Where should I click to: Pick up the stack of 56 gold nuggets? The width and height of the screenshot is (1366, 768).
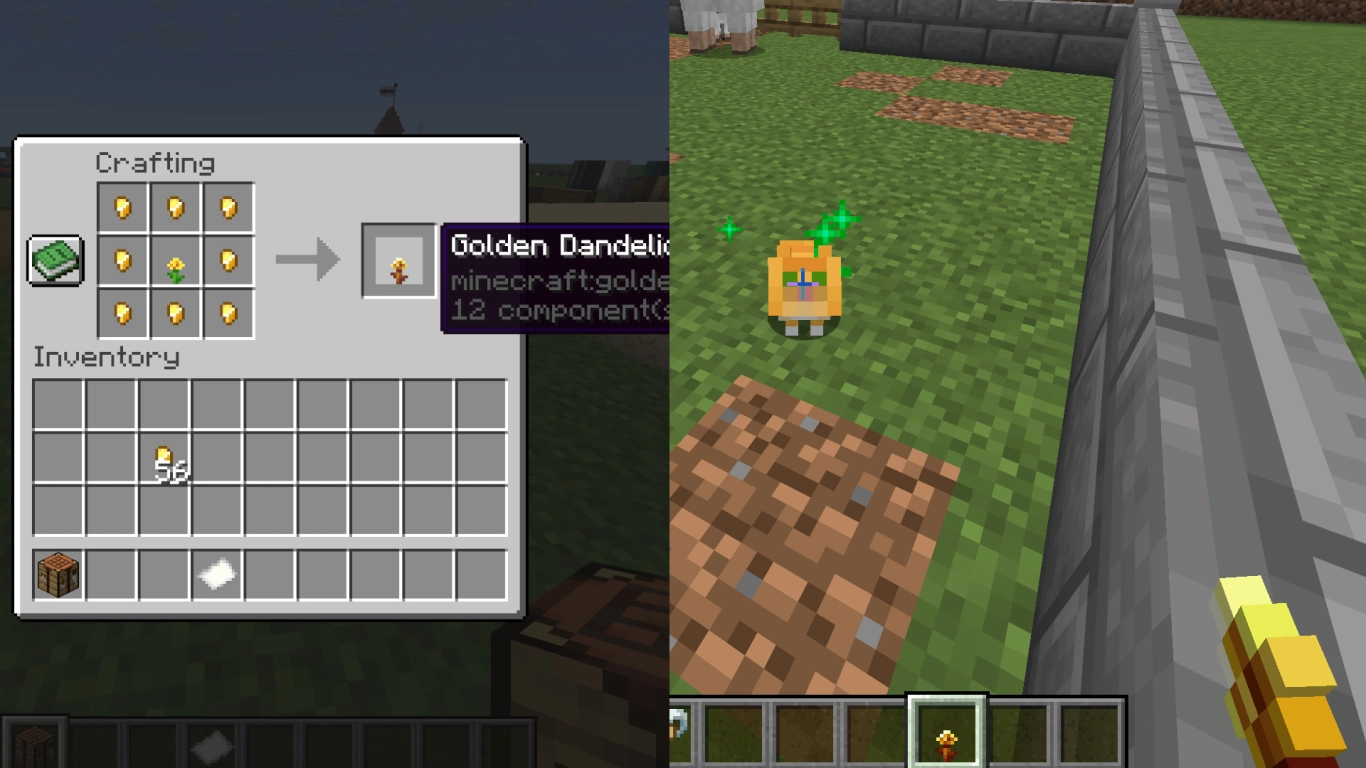164,456
